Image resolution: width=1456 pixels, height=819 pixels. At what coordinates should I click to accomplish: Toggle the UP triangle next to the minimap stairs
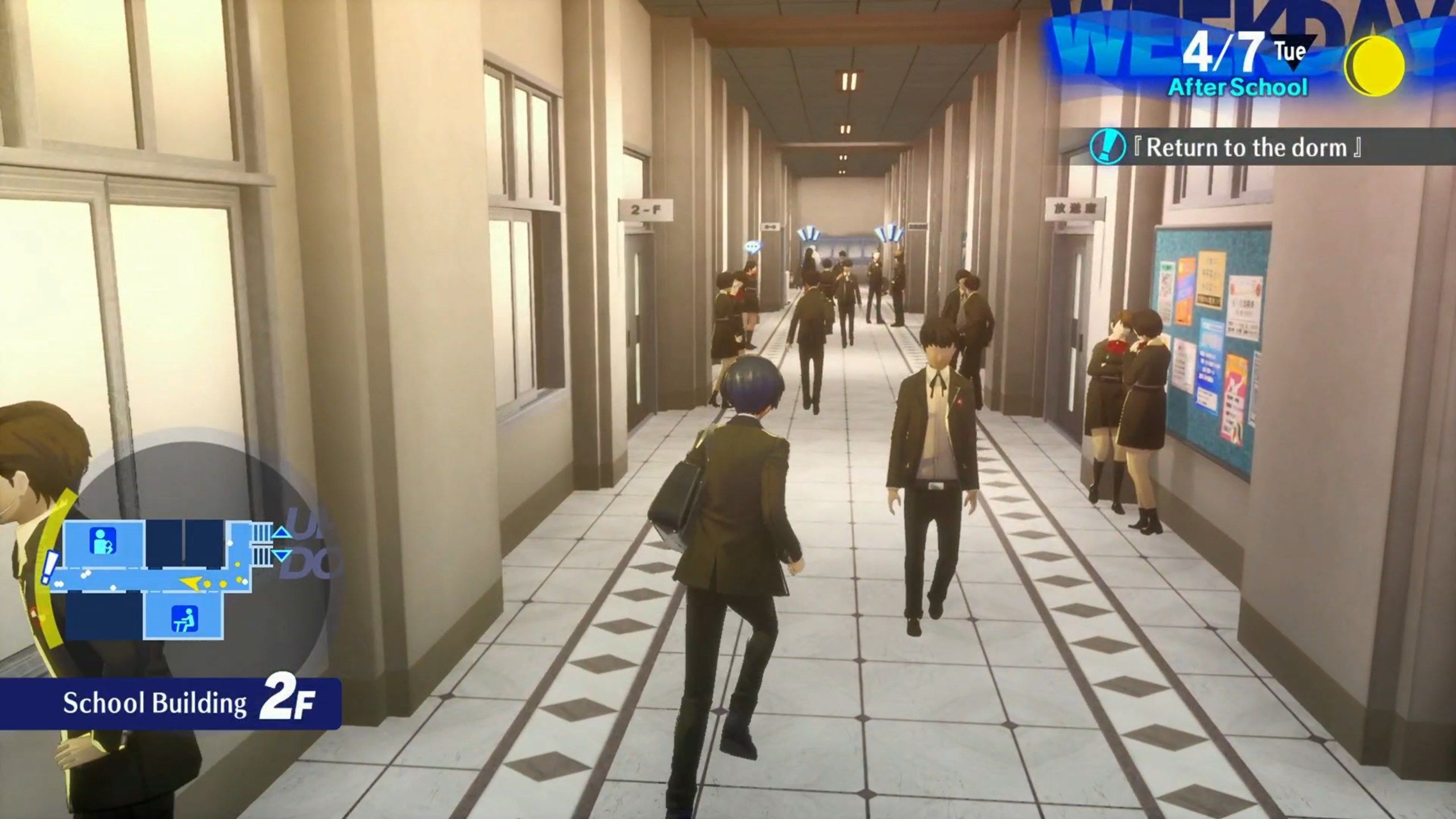[282, 531]
